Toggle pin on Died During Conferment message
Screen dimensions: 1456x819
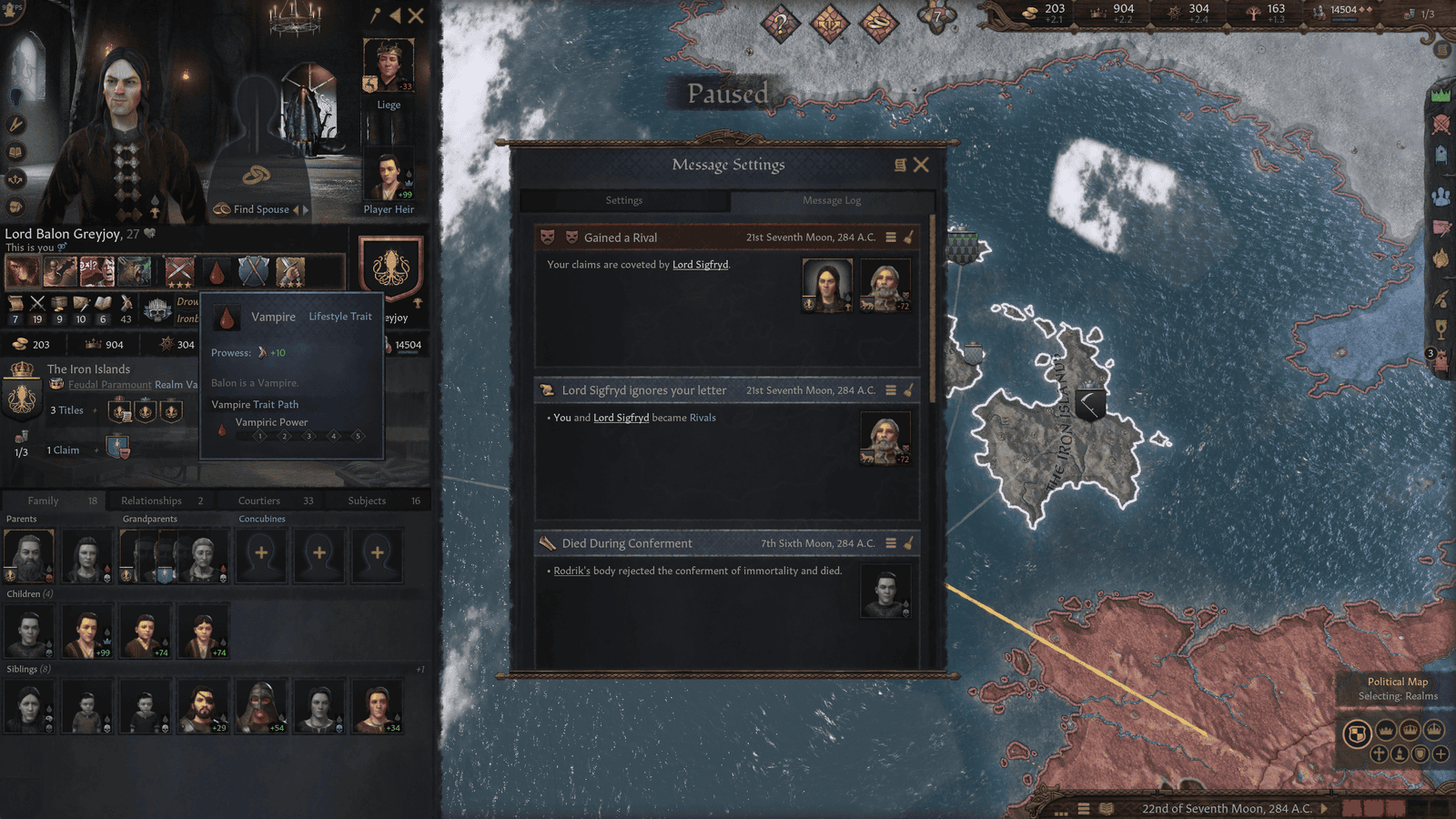click(905, 542)
